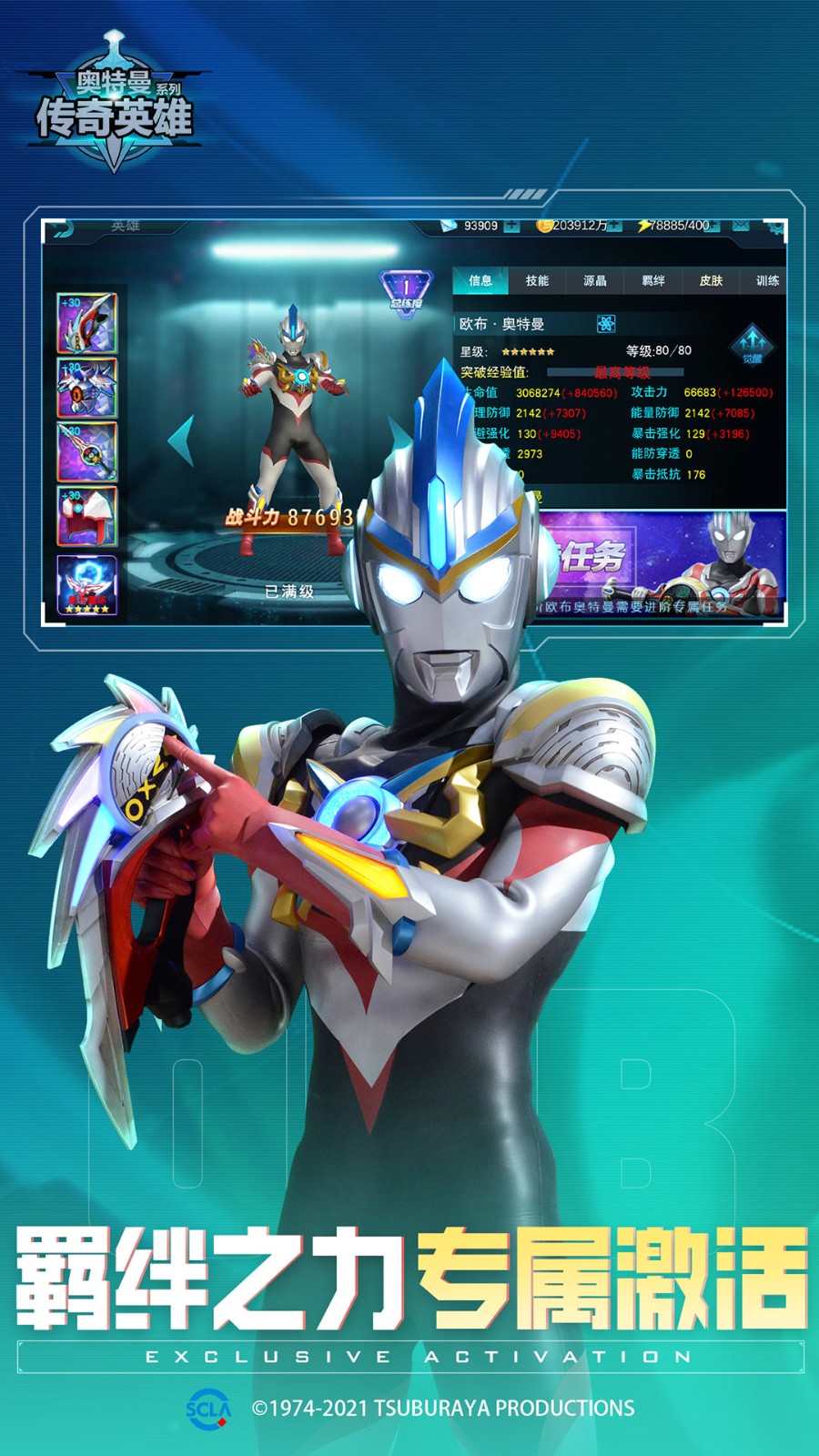Select the red helmet equipment slot
This screenshot has height=1456, width=819.
[x=87, y=516]
